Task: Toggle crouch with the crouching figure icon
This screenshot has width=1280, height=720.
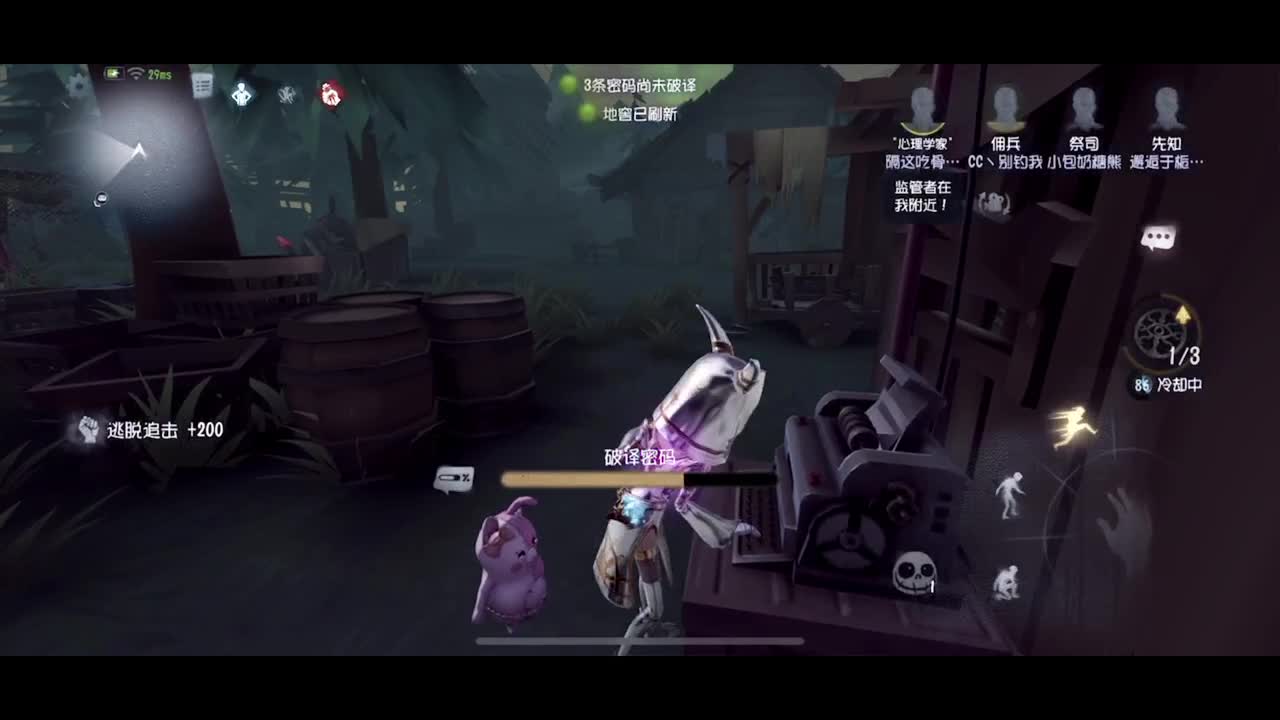Action: [1005, 580]
